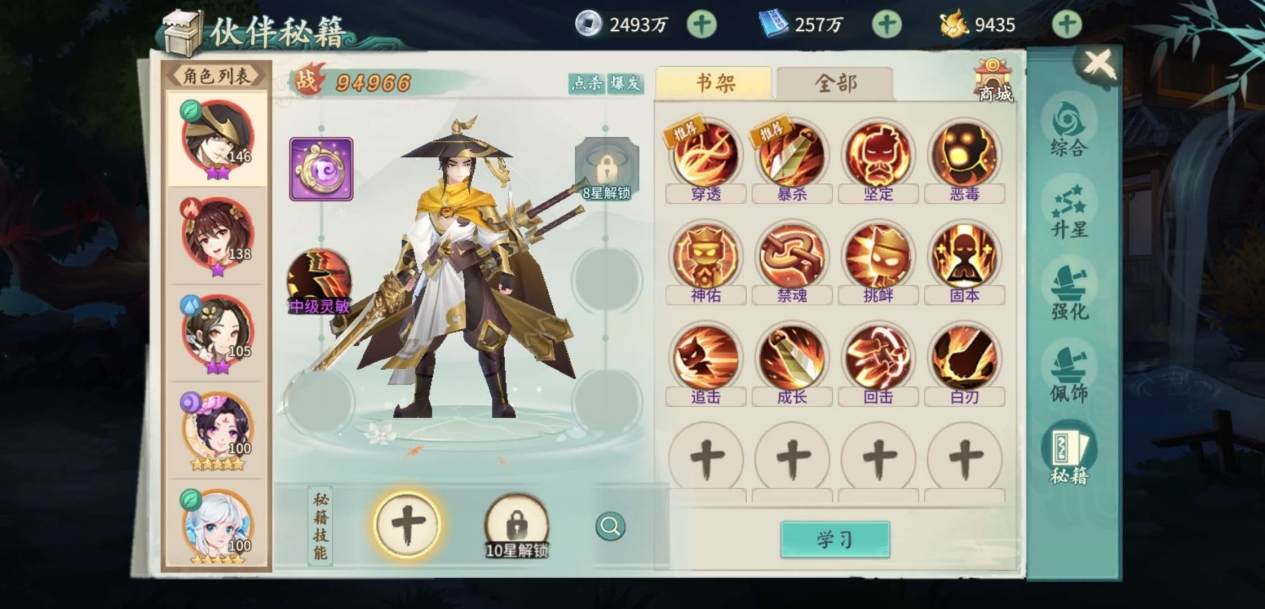1265x609 pixels.
Task: Click the 学习 learn button
Action: click(x=834, y=540)
